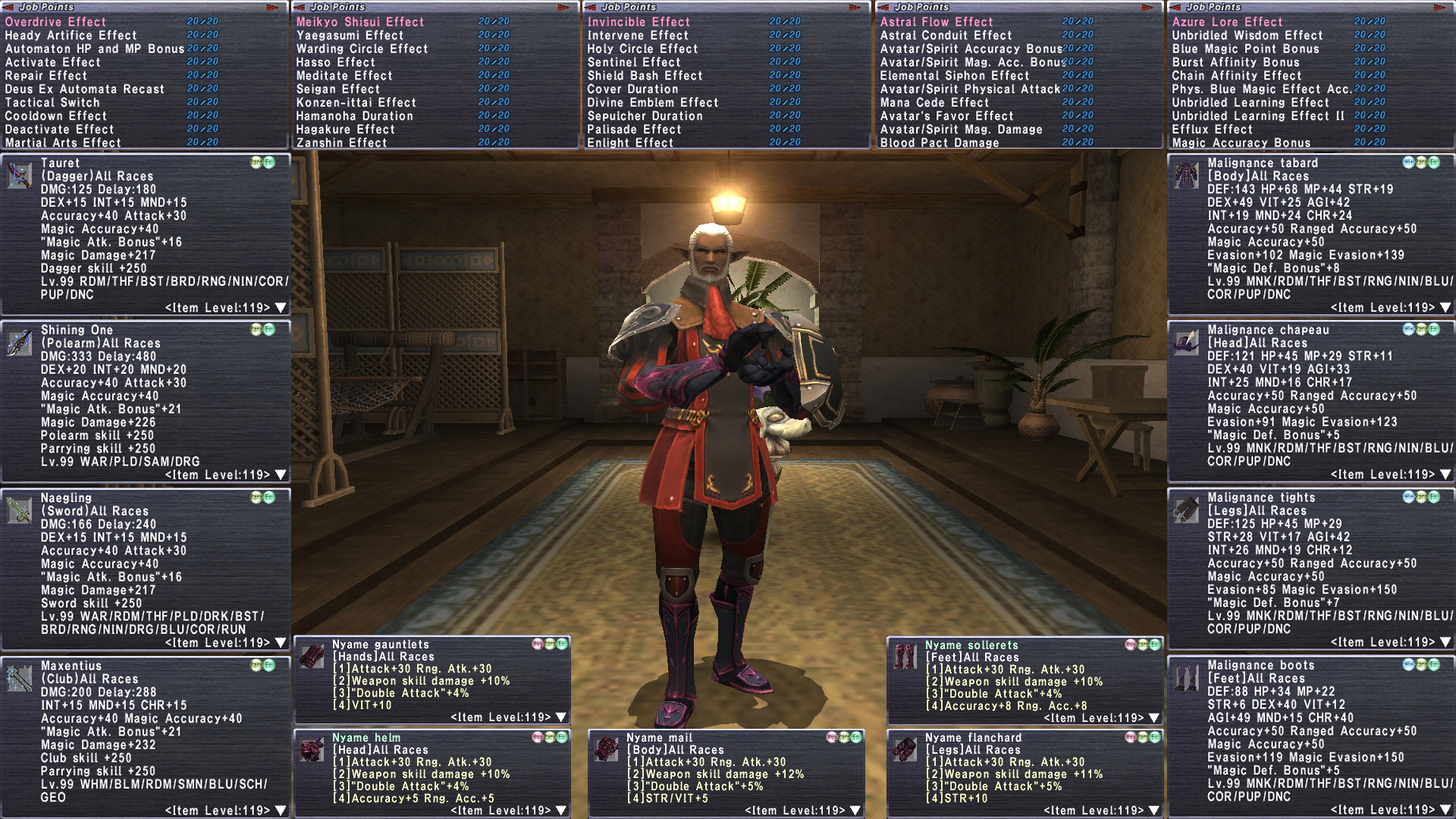Viewport: 1456px width, 819px height.
Task: Choose the Shield Bash Effect entry
Action: click(x=645, y=76)
